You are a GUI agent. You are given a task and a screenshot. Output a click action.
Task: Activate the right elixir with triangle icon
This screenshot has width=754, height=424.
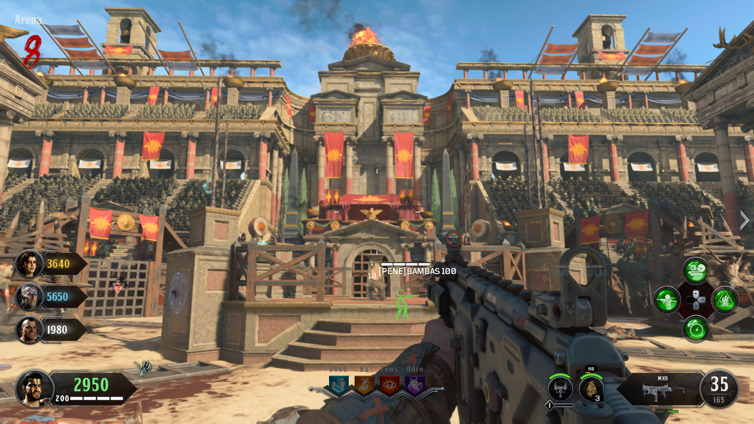(x=724, y=298)
